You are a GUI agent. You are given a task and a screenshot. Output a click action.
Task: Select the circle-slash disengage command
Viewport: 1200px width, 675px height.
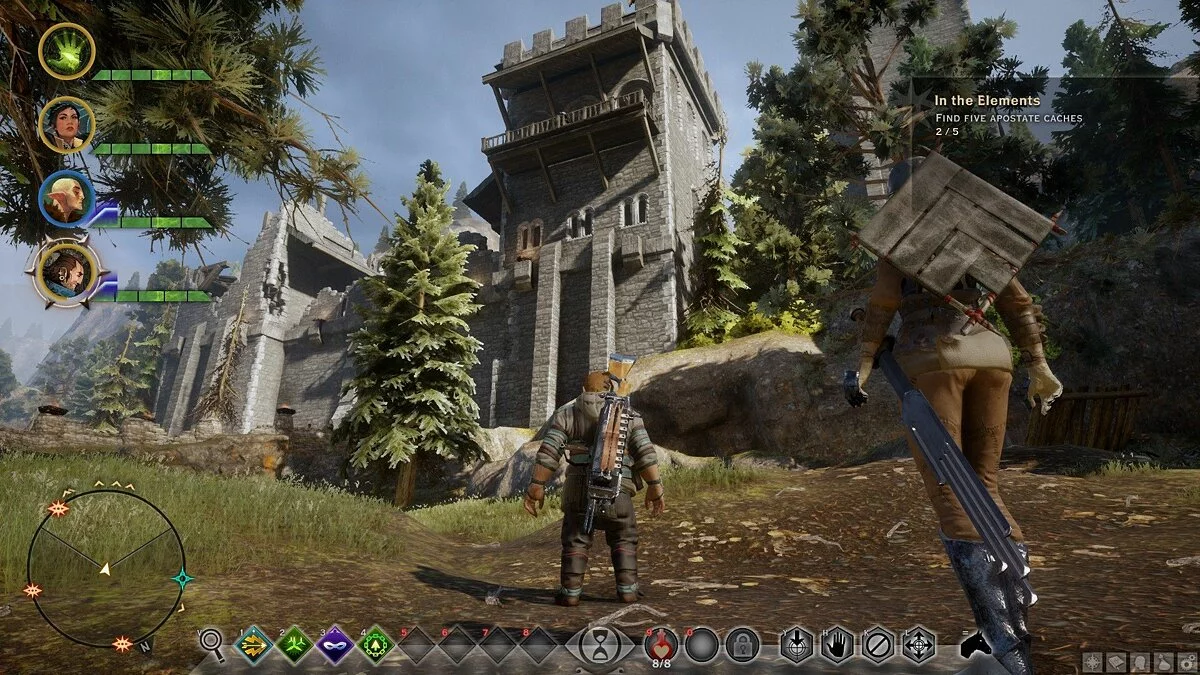click(878, 645)
